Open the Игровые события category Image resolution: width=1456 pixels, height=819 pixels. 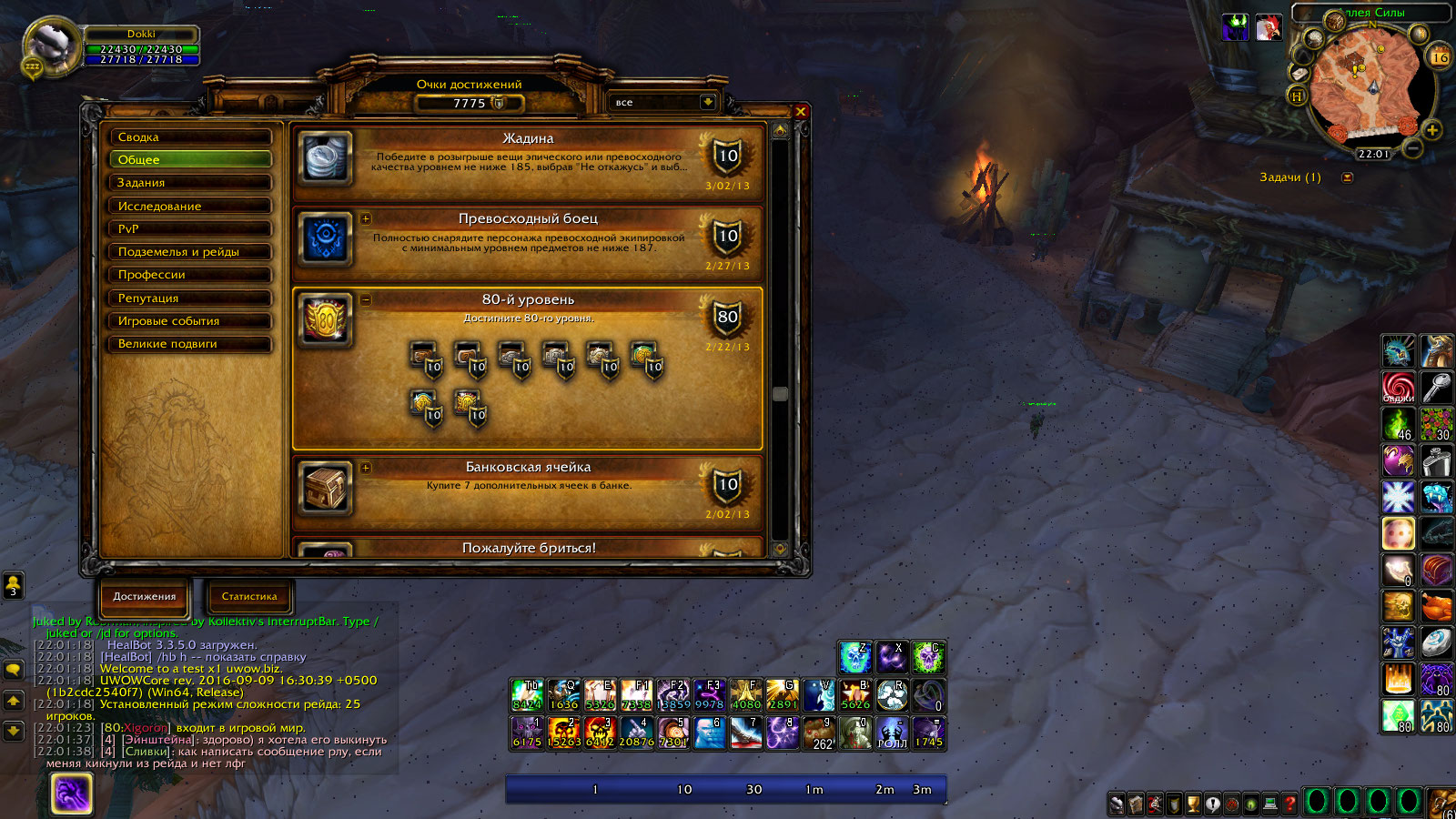190,321
